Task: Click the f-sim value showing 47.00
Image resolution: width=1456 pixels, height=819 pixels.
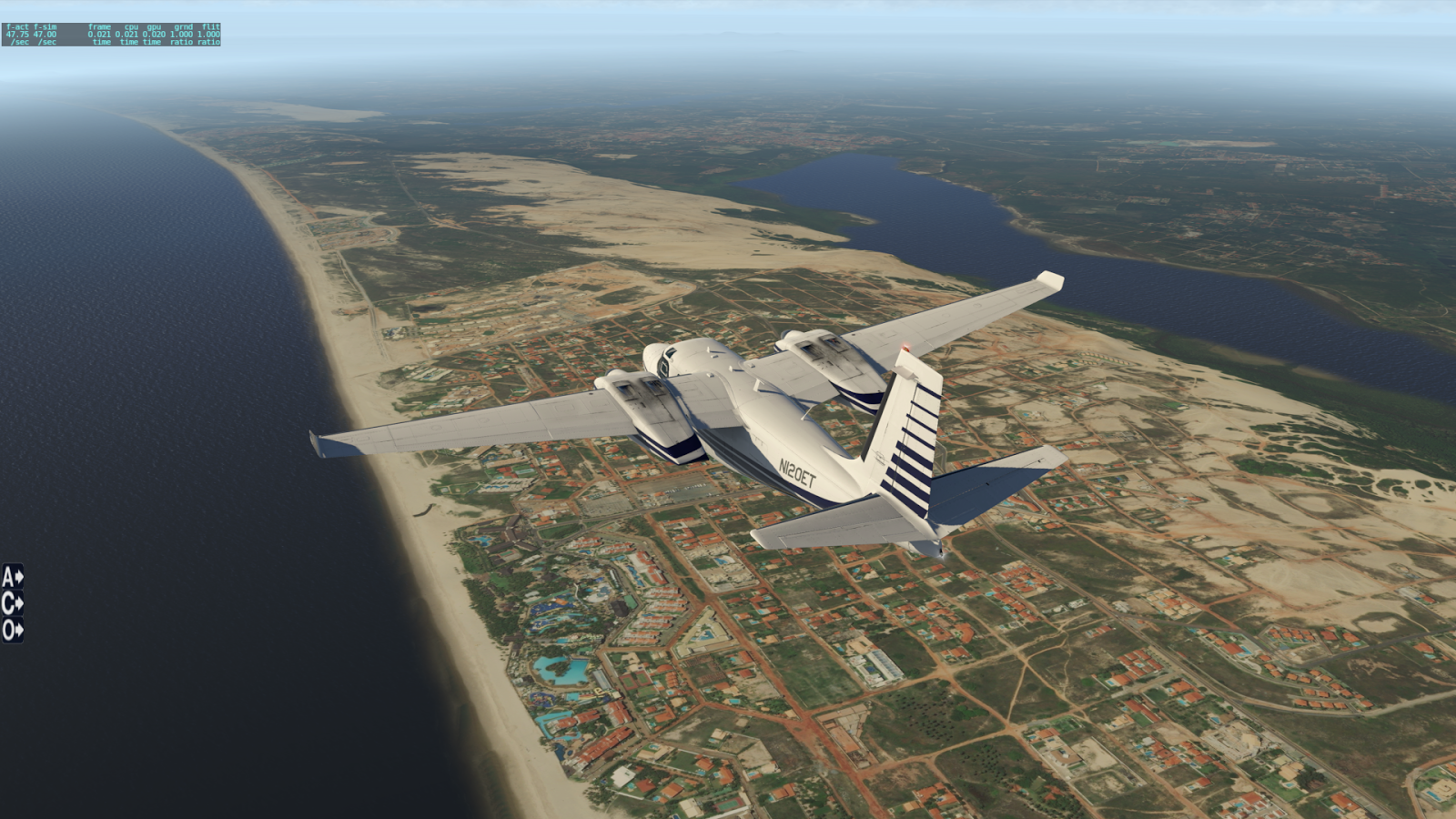Action: click(x=47, y=34)
